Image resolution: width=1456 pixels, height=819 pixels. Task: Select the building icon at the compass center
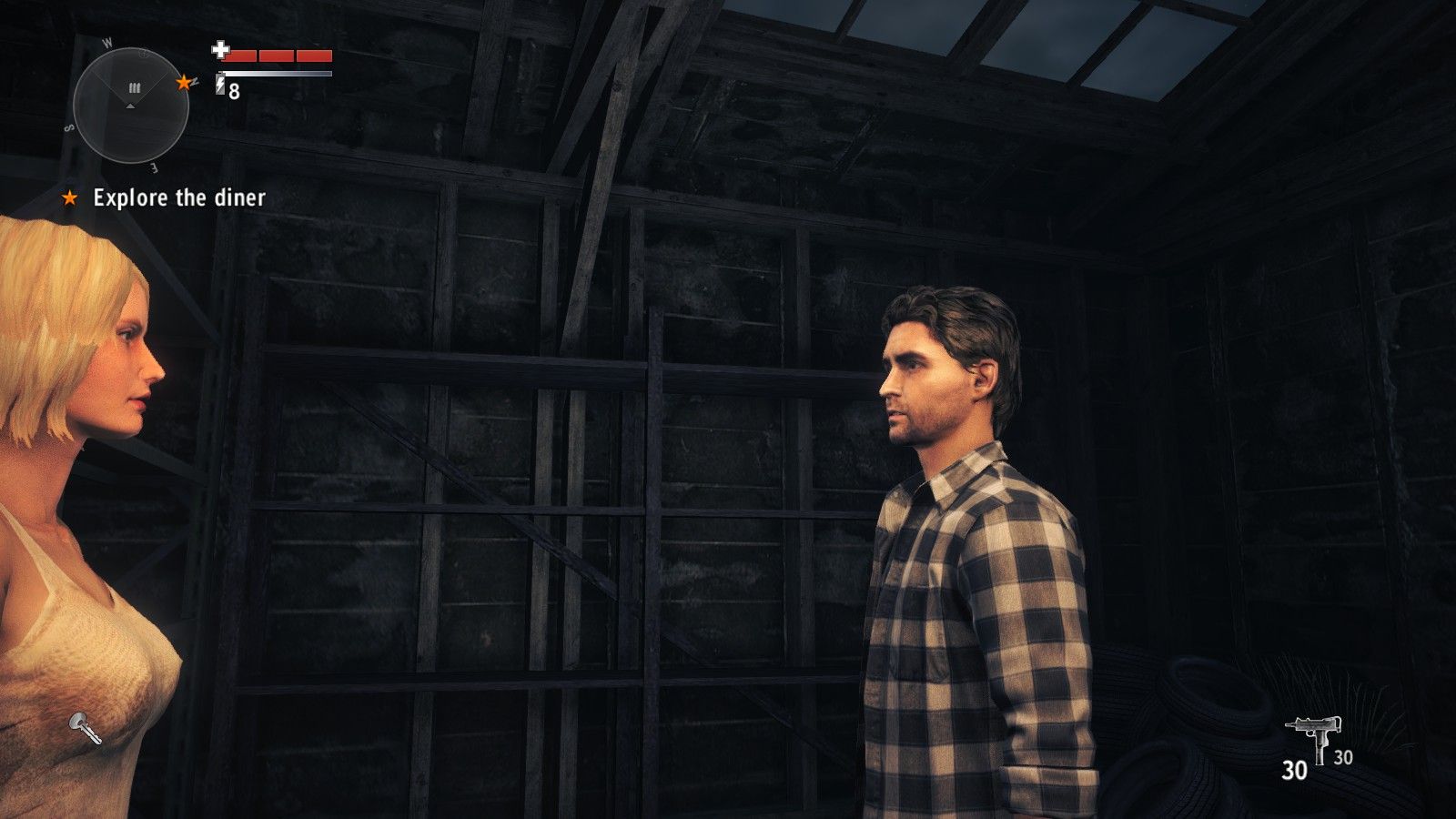134,88
